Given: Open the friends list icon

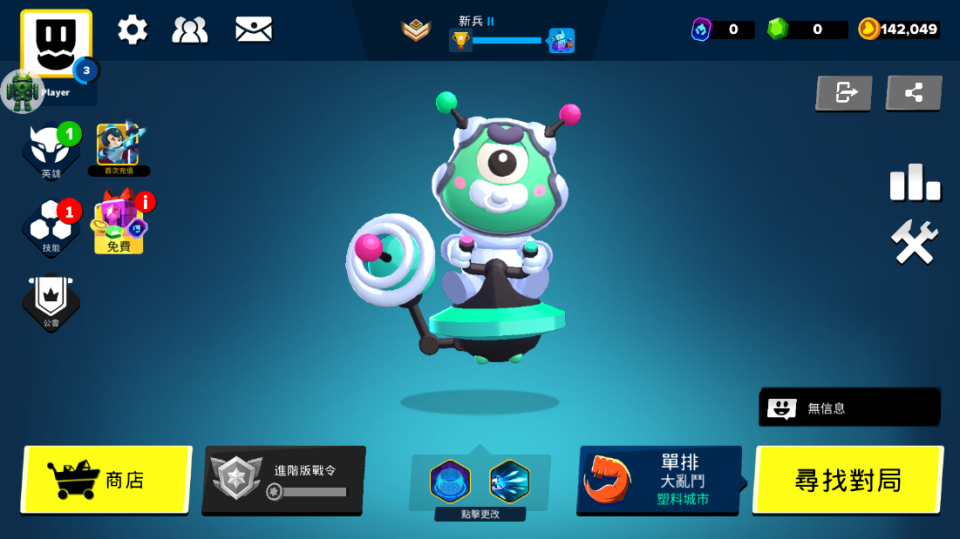Looking at the screenshot, I should click(190, 30).
